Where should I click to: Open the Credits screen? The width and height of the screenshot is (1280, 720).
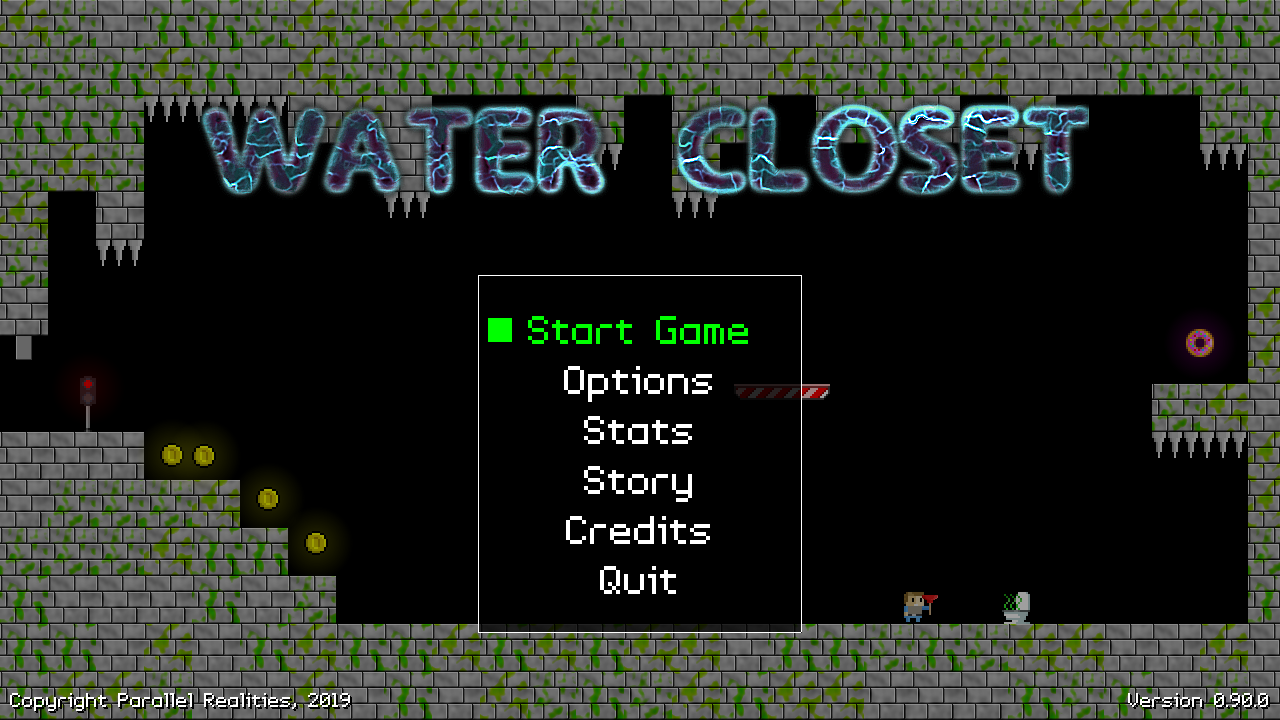(x=638, y=531)
